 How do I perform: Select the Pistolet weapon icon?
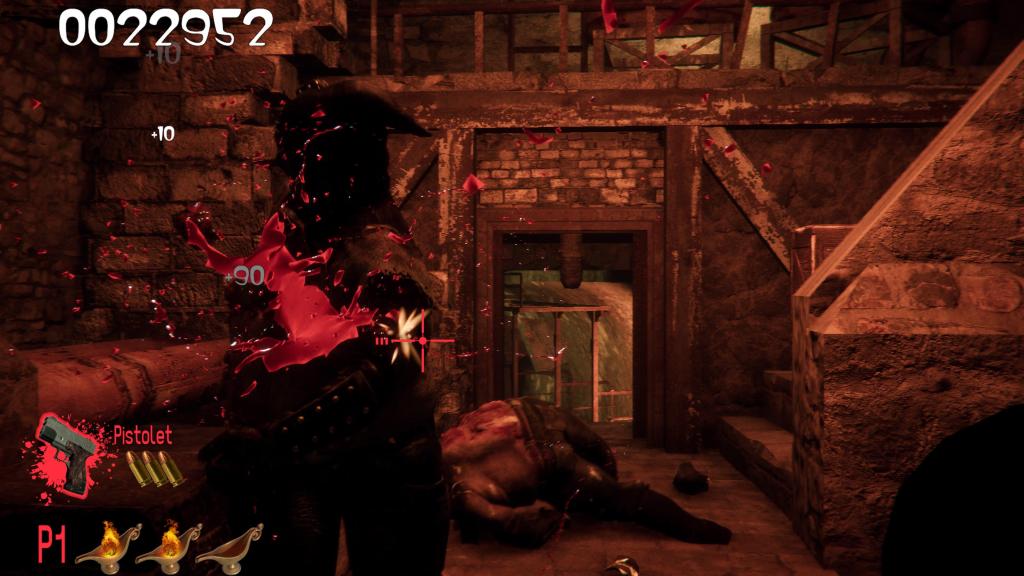68,452
